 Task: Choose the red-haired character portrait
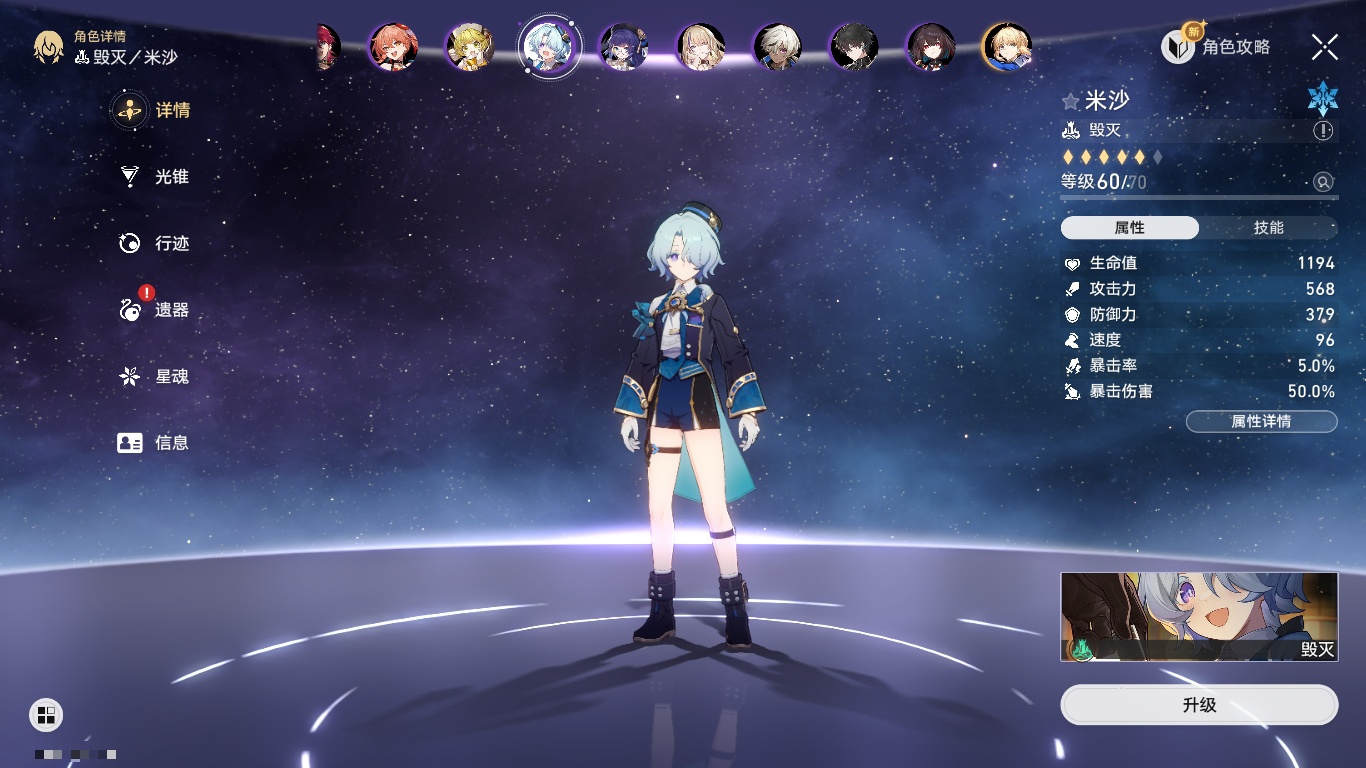[392, 47]
